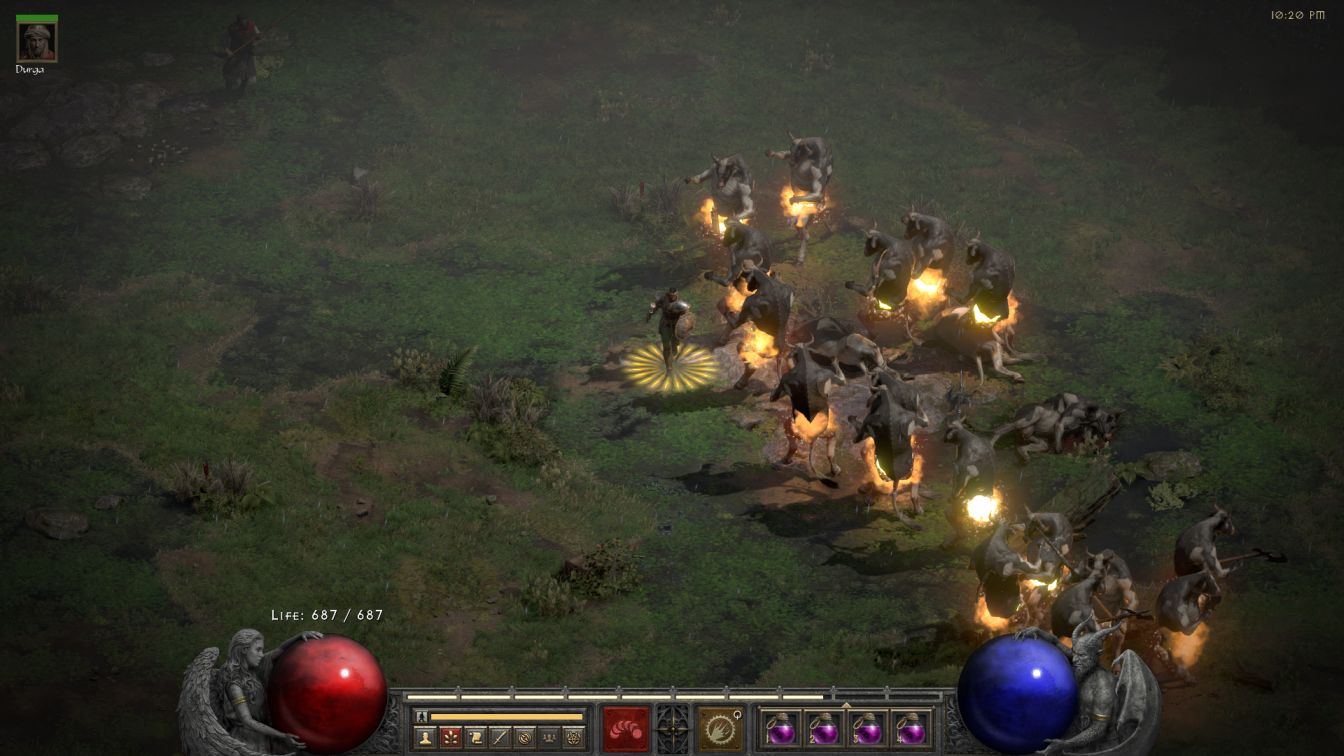The image size is (1344, 756).
Task: Open the red highlighted skill tree button
Action: point(450,738)
